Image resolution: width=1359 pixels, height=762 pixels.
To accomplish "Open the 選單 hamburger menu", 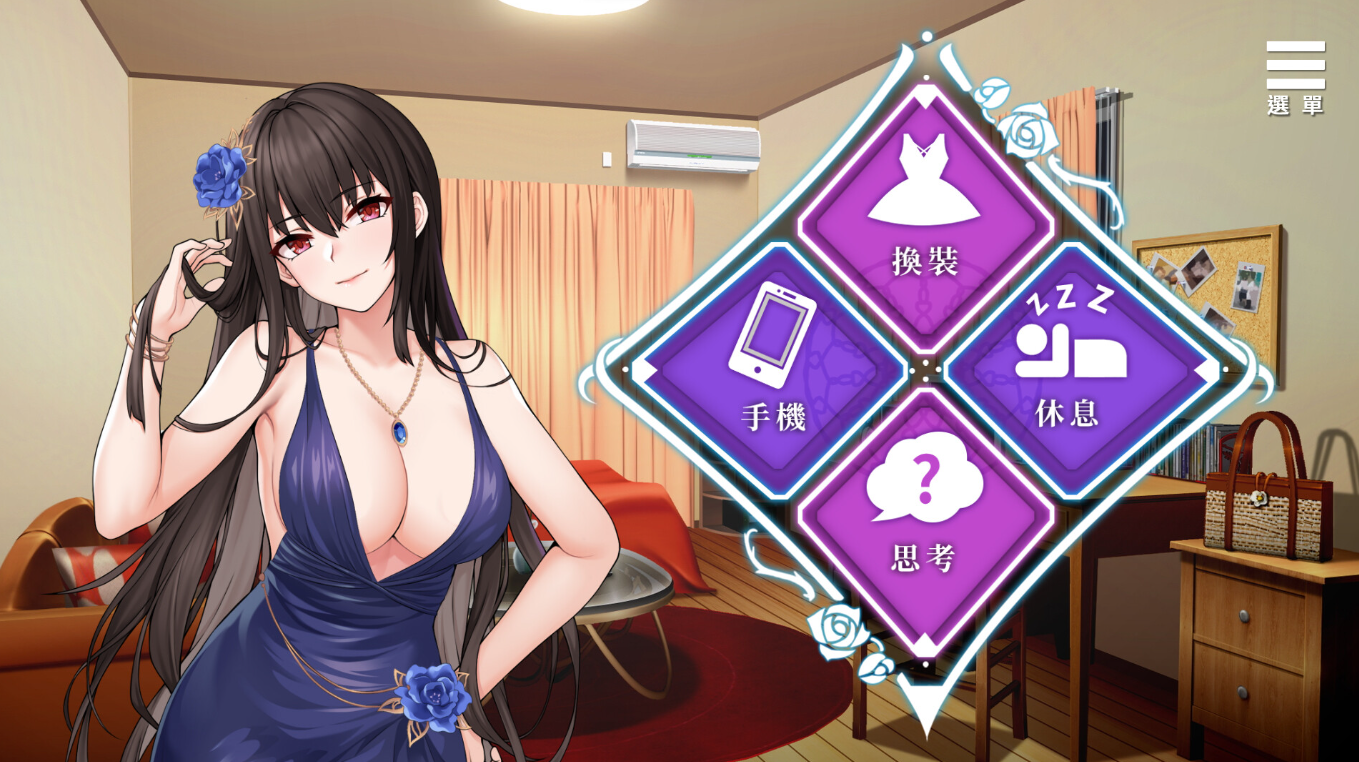I will click(1295, 77).
